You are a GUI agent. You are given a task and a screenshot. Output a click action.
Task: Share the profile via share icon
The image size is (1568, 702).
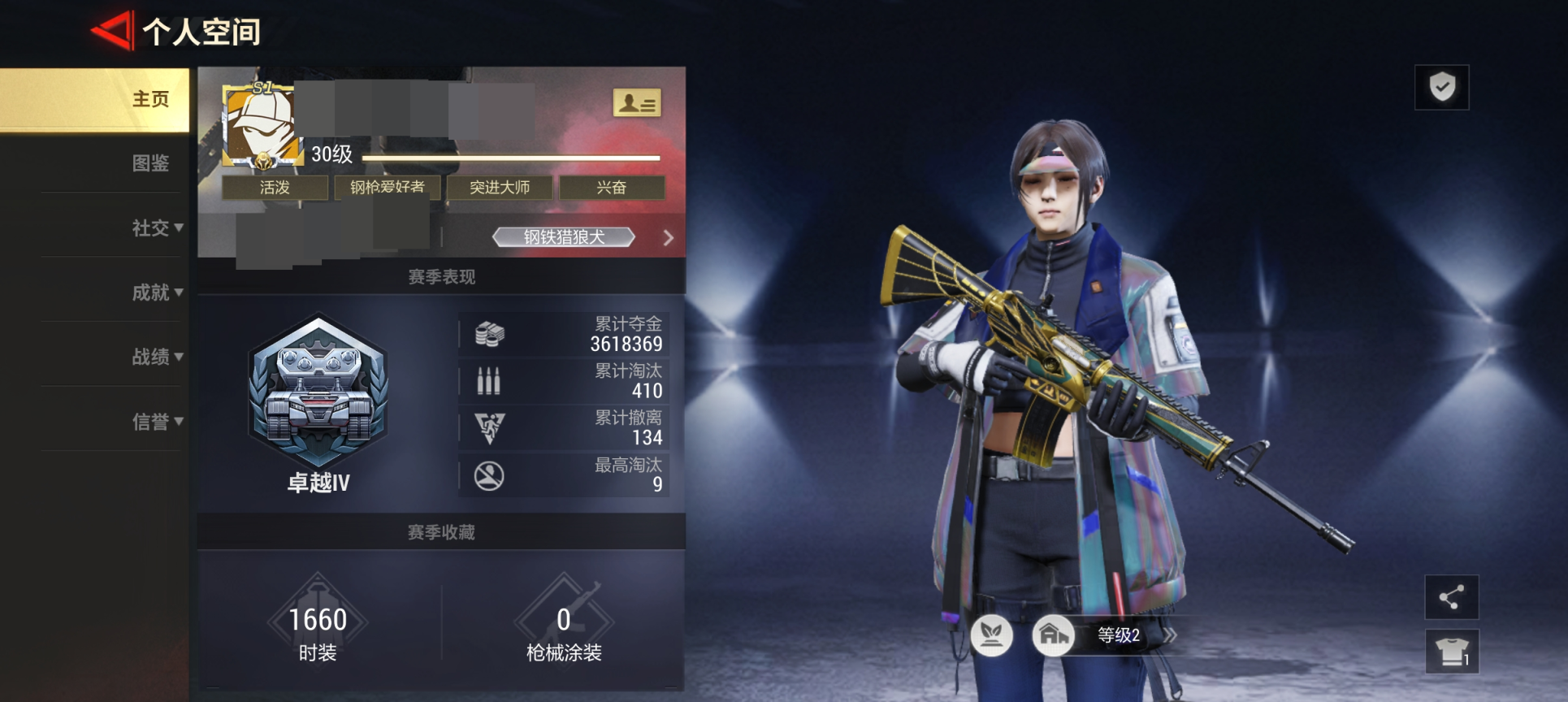click(x=1451, y=597)
